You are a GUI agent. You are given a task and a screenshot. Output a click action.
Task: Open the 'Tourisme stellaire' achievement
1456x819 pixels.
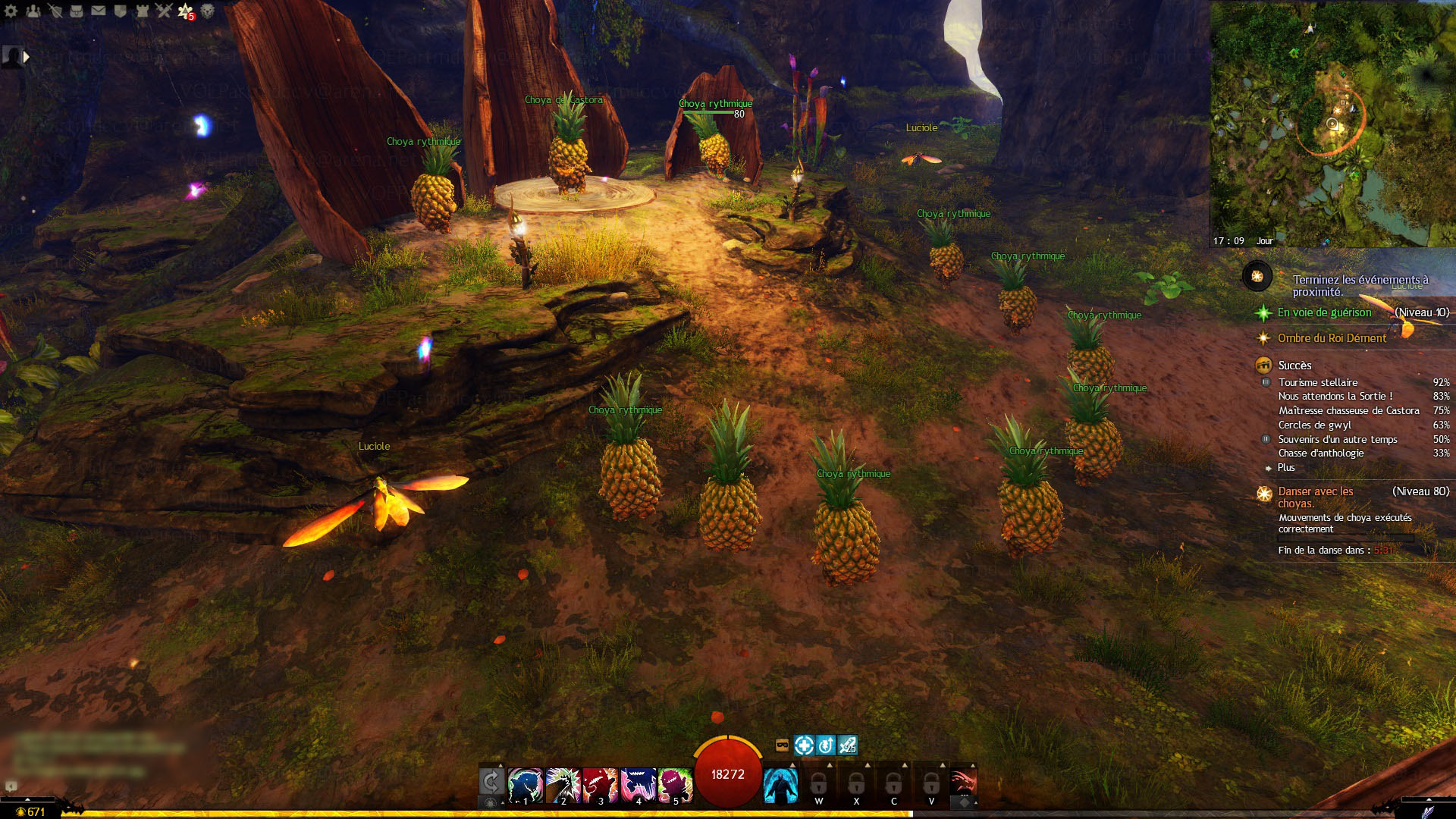(1318, 383)
